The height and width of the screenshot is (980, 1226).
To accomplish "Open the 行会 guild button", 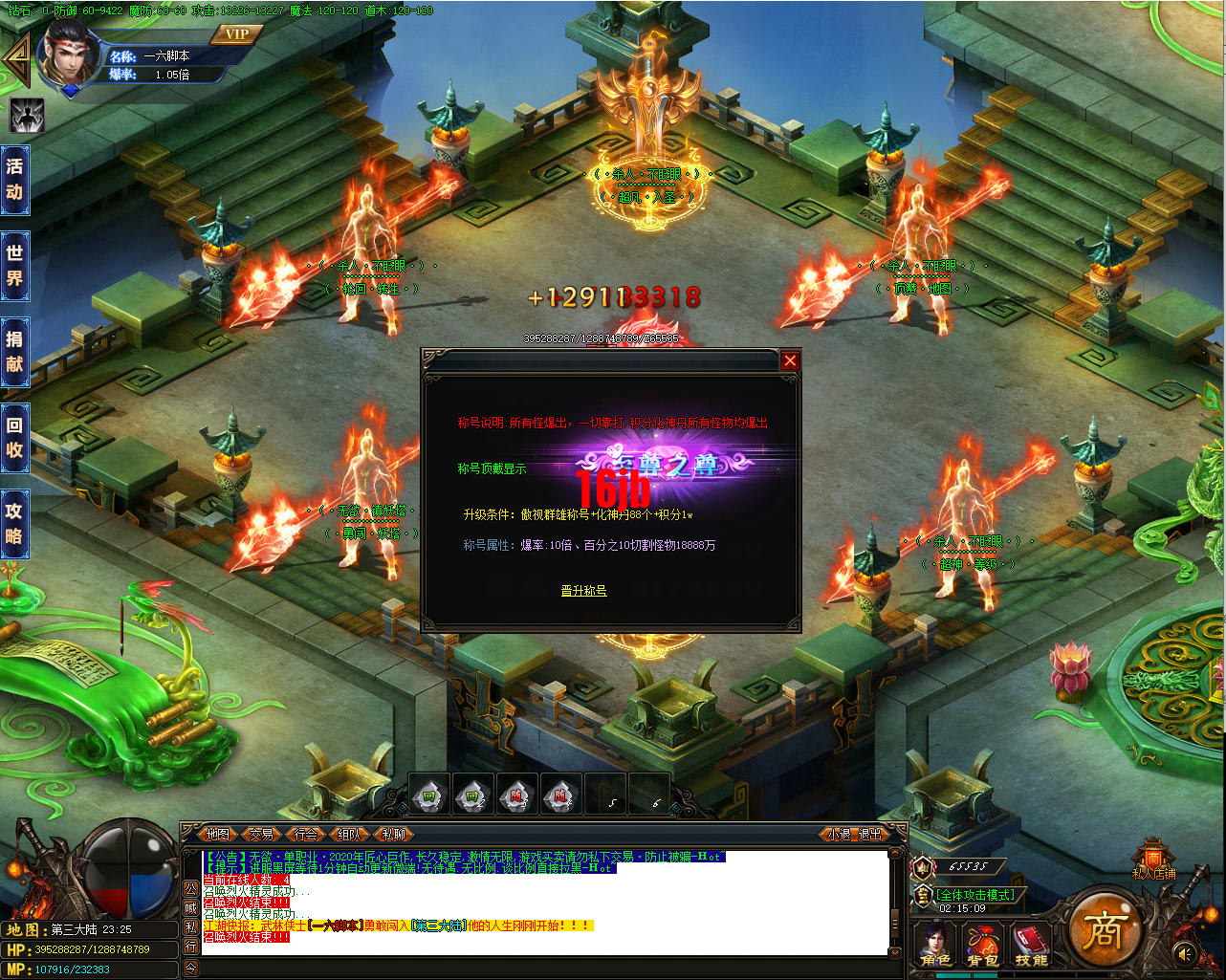I will [306, 834].
